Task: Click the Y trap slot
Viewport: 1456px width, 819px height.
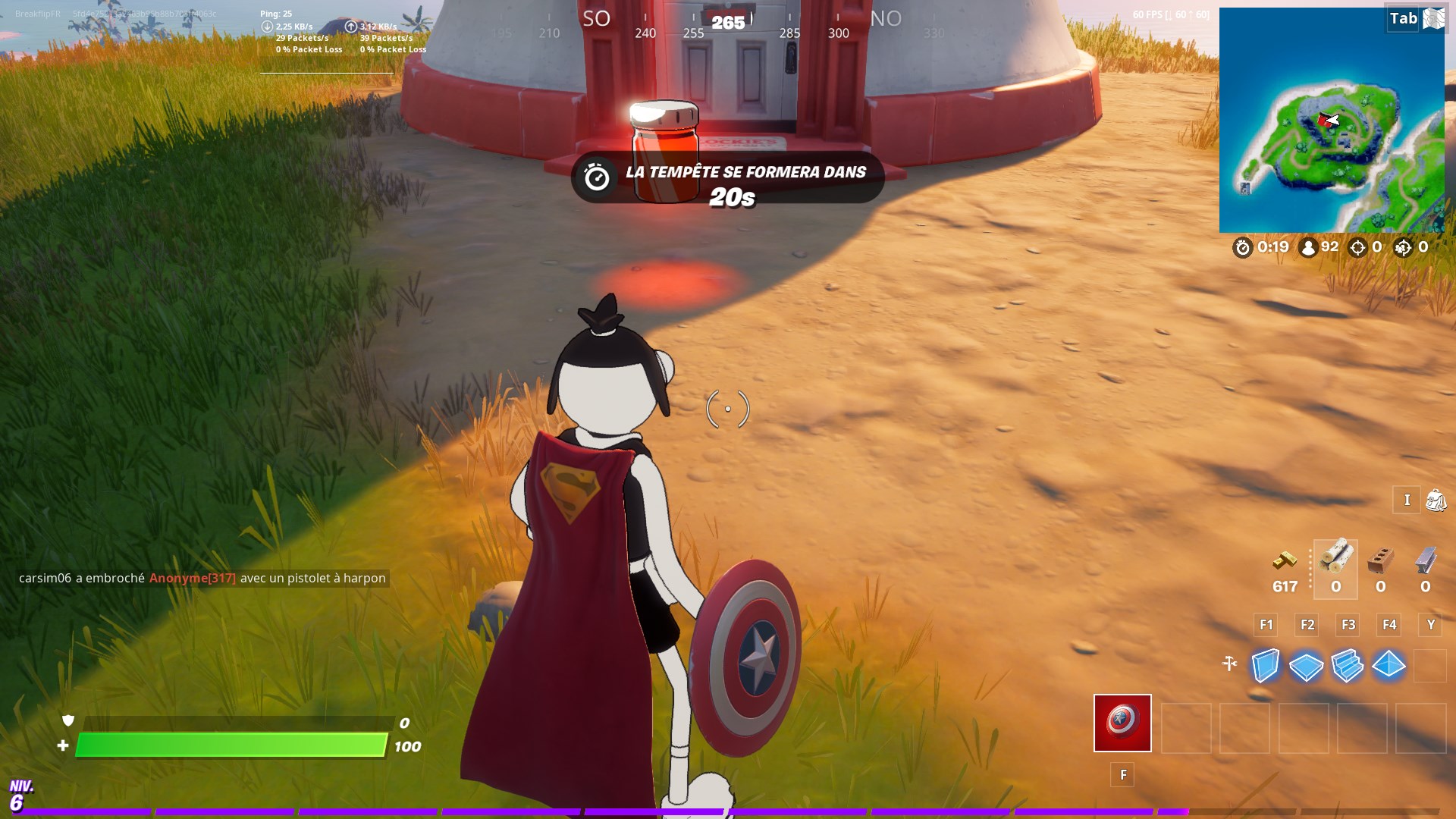Action: pos(1430,625)
